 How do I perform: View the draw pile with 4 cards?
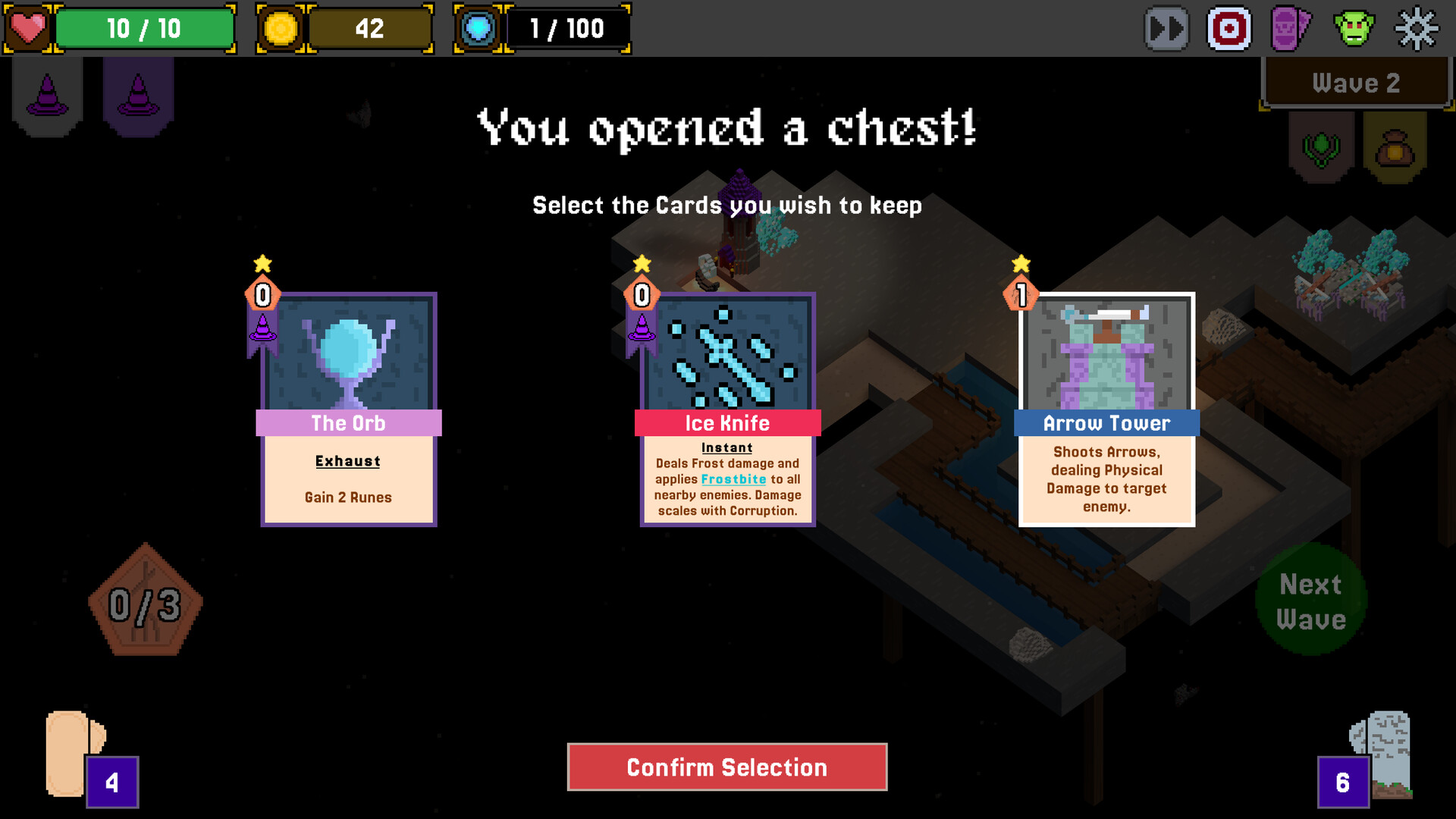click(x=83, y=757)
